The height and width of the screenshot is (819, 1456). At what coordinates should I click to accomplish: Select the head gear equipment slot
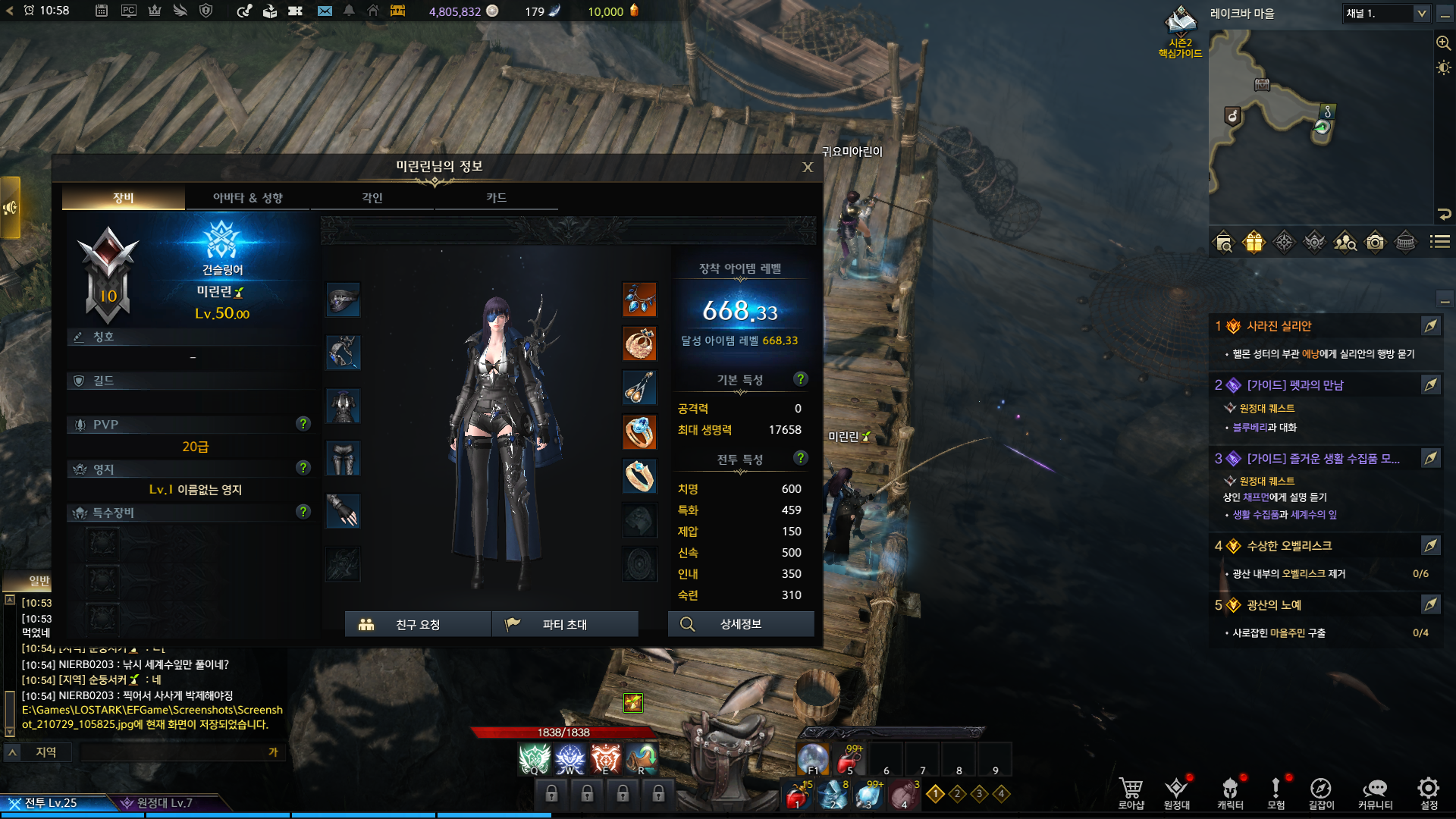coord(343,300)
